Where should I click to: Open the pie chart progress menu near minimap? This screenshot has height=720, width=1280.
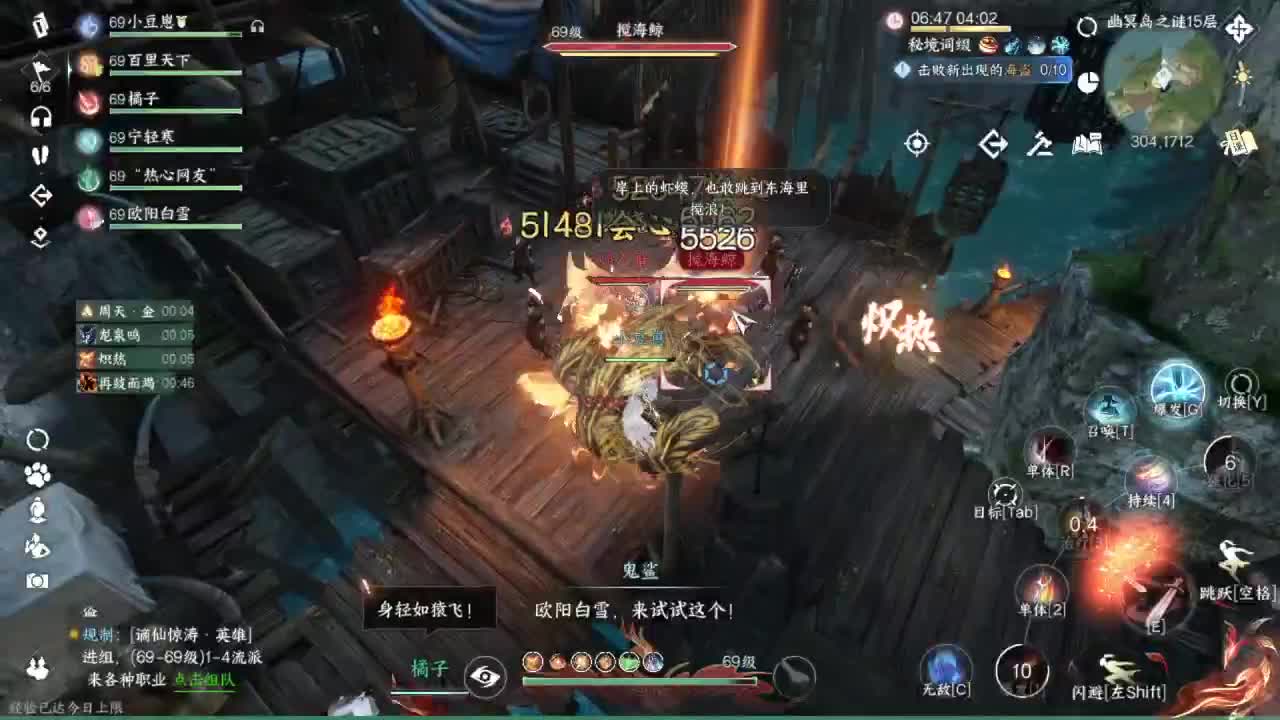[x=1088, y=83]
